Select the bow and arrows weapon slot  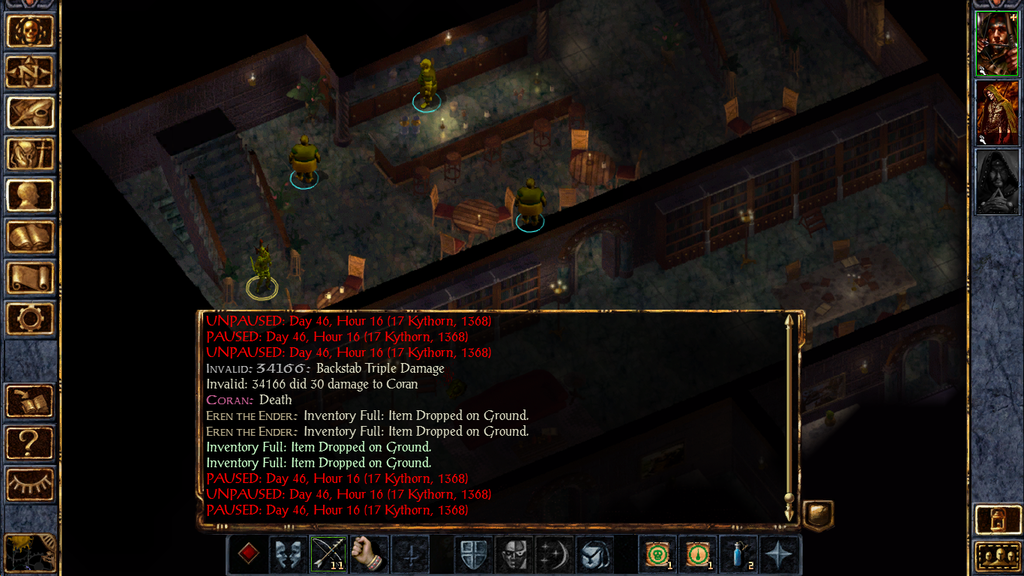pyautogui.click(x=329, y=554)
